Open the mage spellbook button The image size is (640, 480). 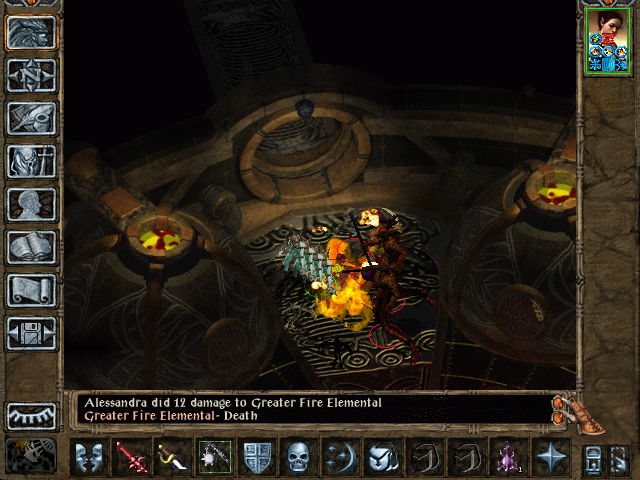click(x=32, y=247)
